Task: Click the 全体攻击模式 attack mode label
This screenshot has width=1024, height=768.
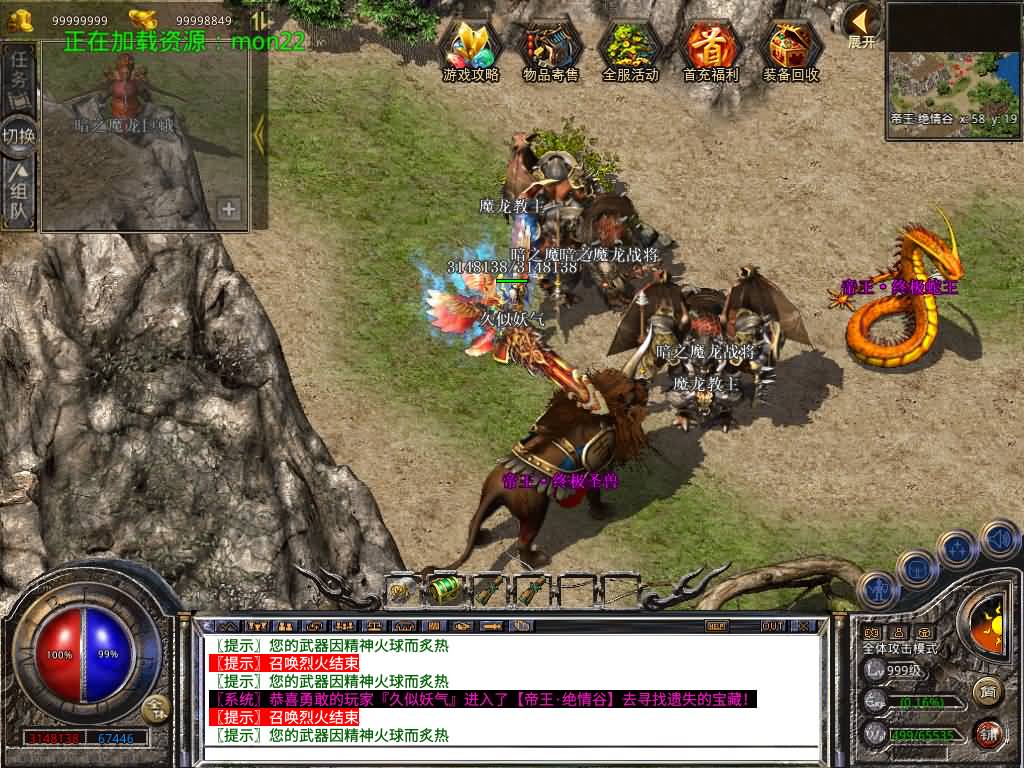Action: (x=900, y=648)
